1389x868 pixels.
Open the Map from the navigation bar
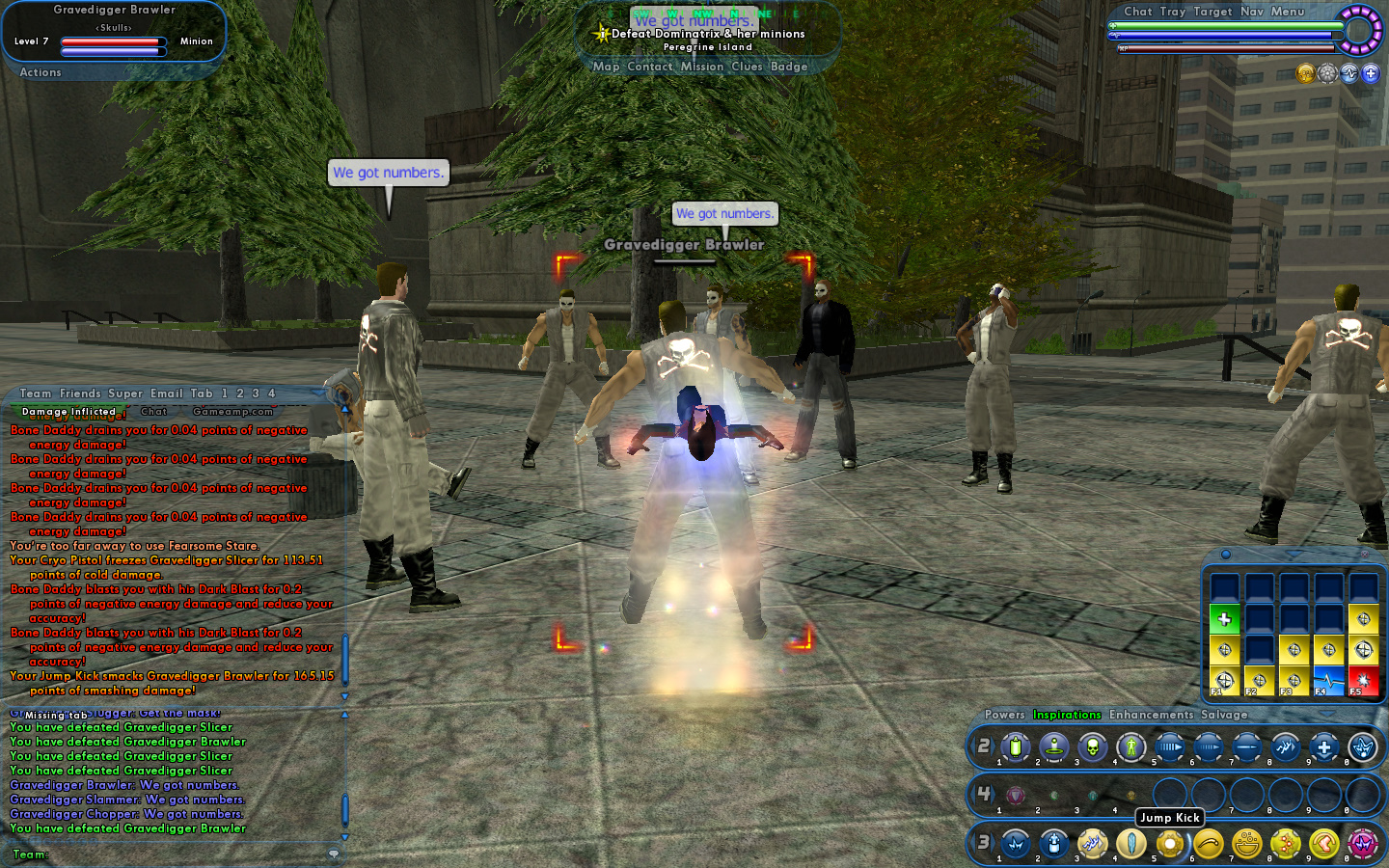(x=606, y=67)
